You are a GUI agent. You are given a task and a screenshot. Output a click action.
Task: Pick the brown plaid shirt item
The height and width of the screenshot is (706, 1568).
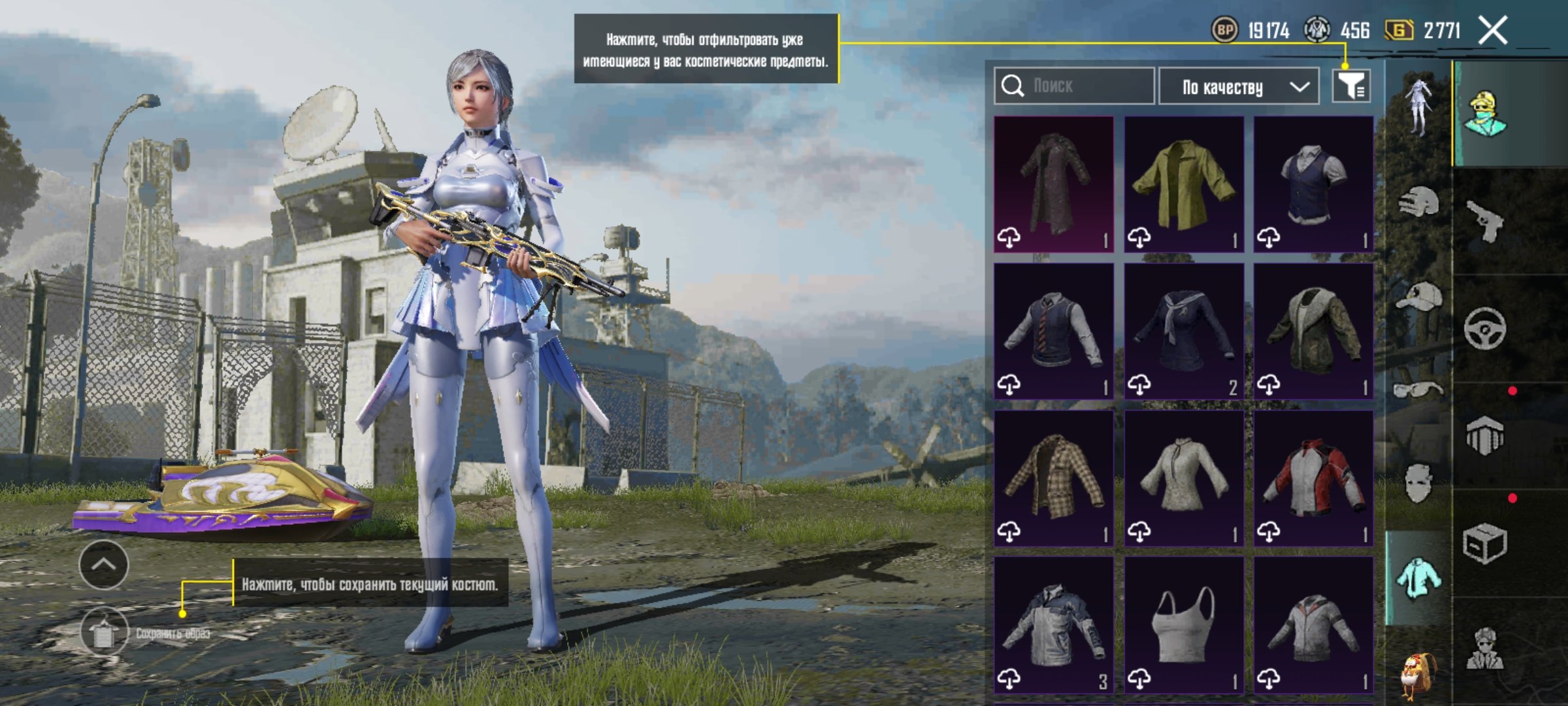pyautogui.click(x=1054, y=478)
